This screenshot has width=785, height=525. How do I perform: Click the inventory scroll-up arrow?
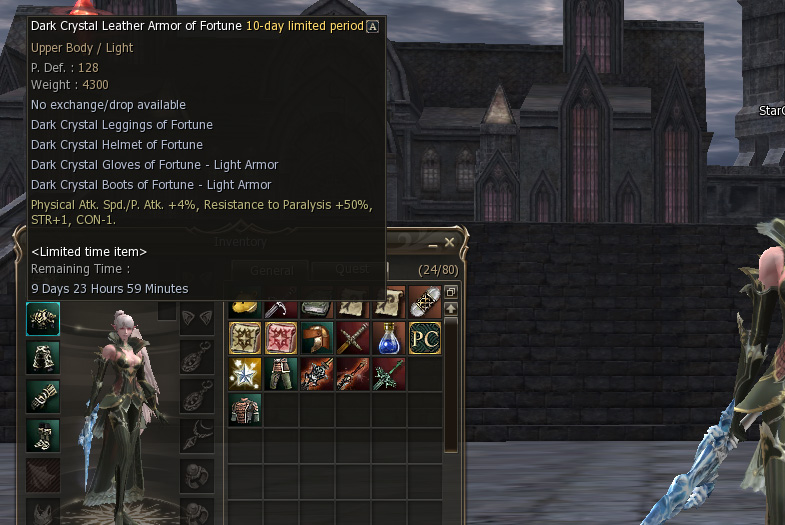pos(451,309)
